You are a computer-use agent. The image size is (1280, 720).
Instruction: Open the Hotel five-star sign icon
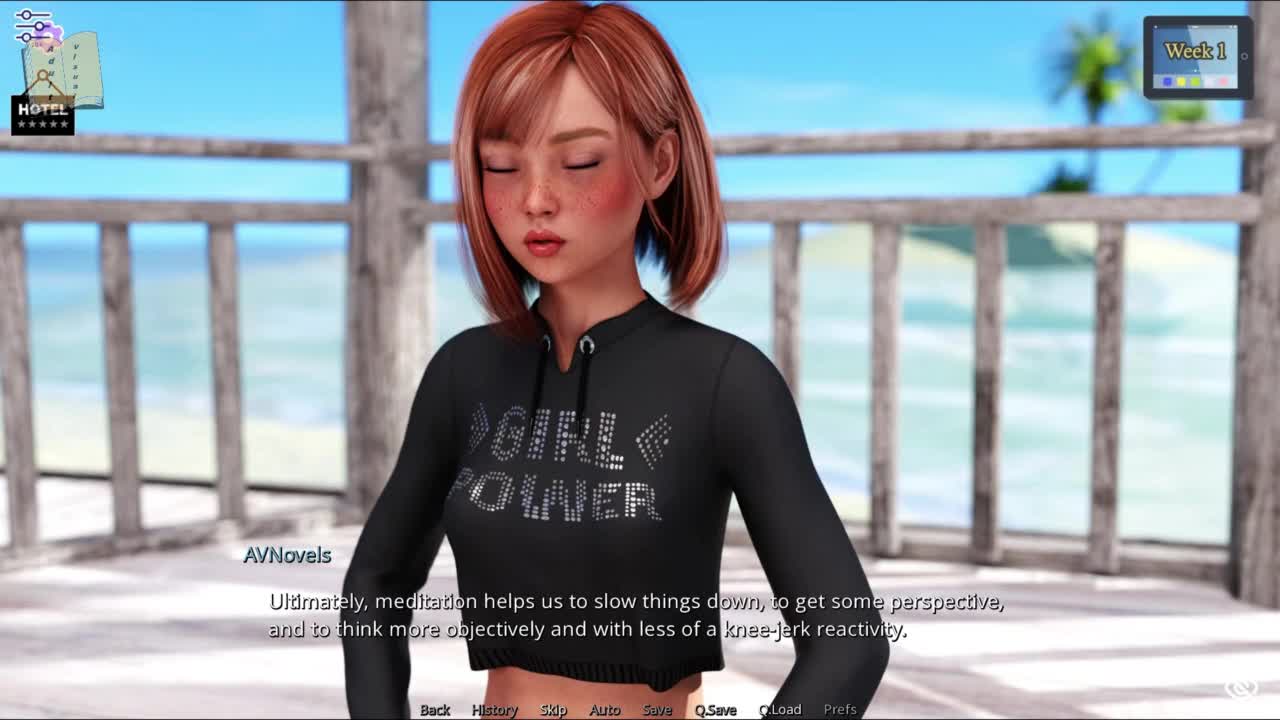coord(43,113)
